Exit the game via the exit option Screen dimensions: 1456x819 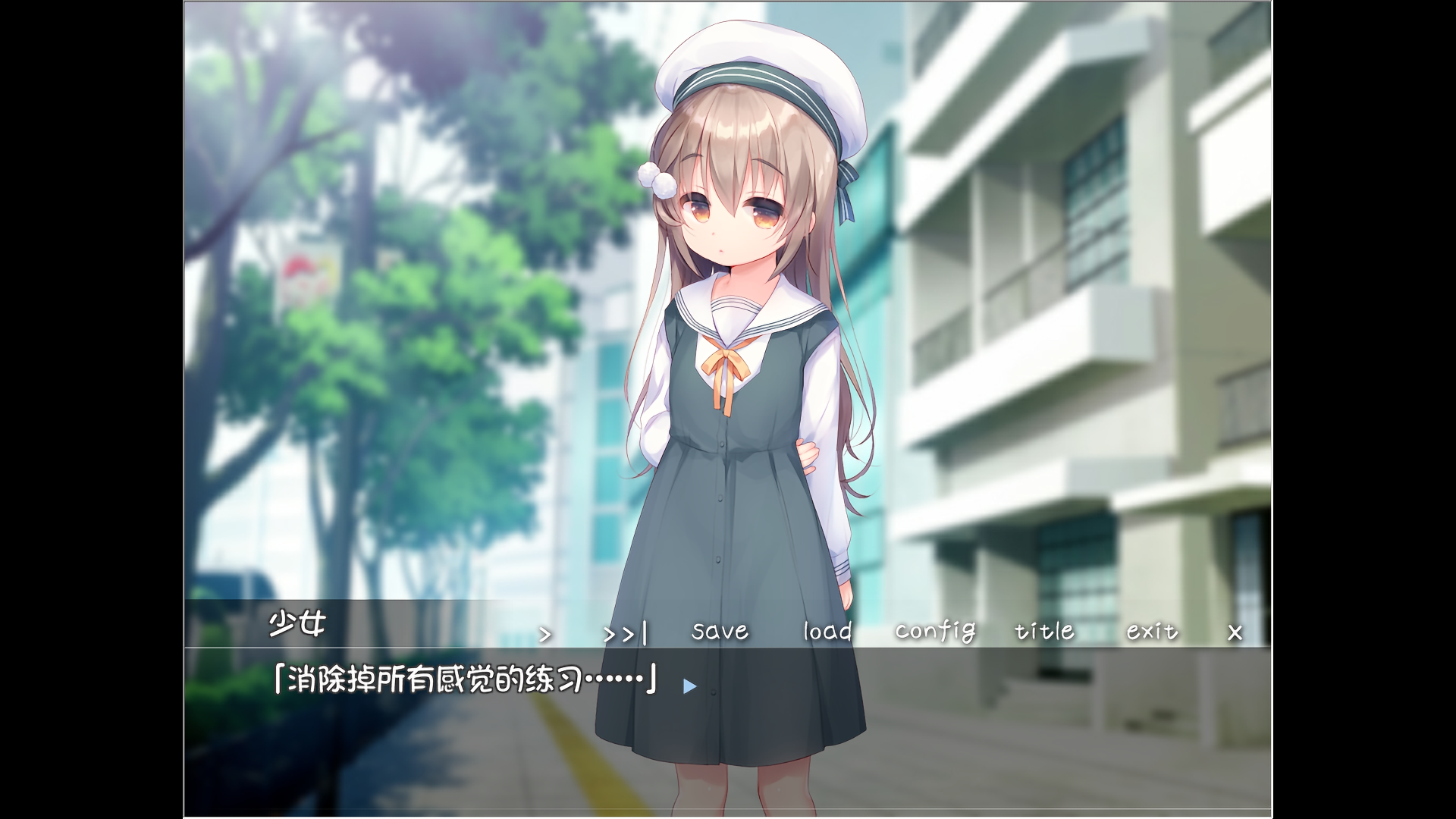coord(1150,632)
